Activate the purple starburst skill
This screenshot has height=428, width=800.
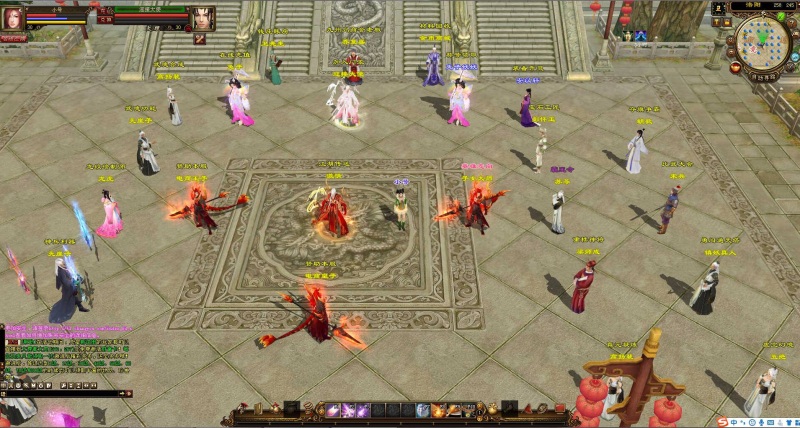346,411
